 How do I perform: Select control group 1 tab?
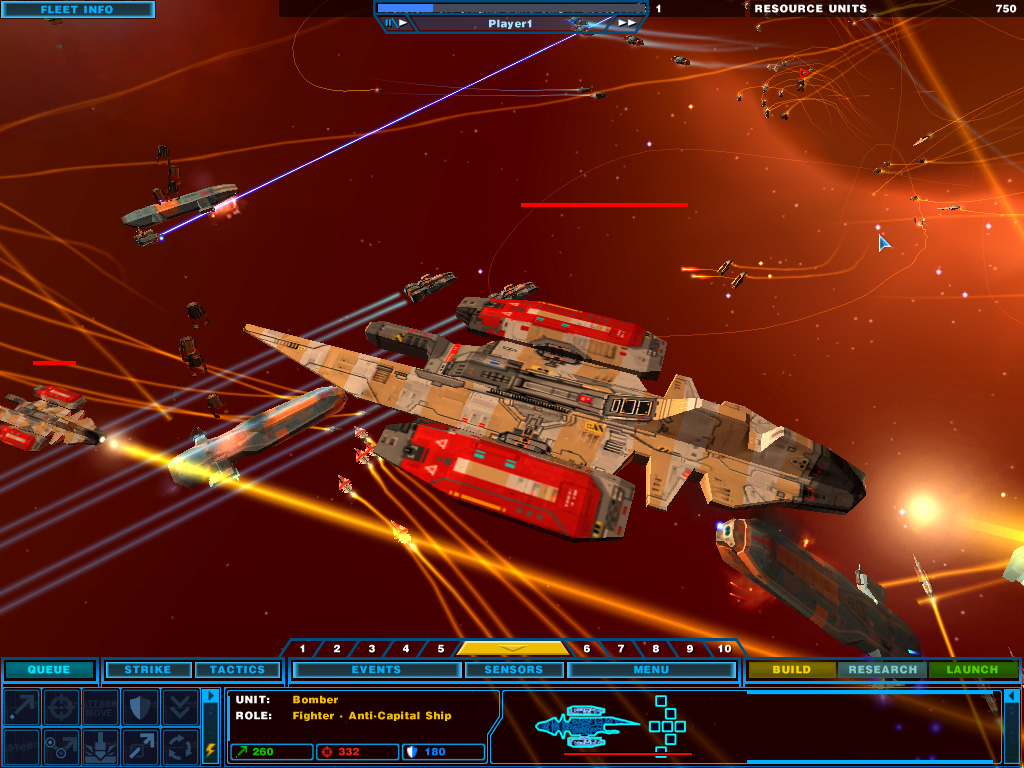[x=303, y=649]
